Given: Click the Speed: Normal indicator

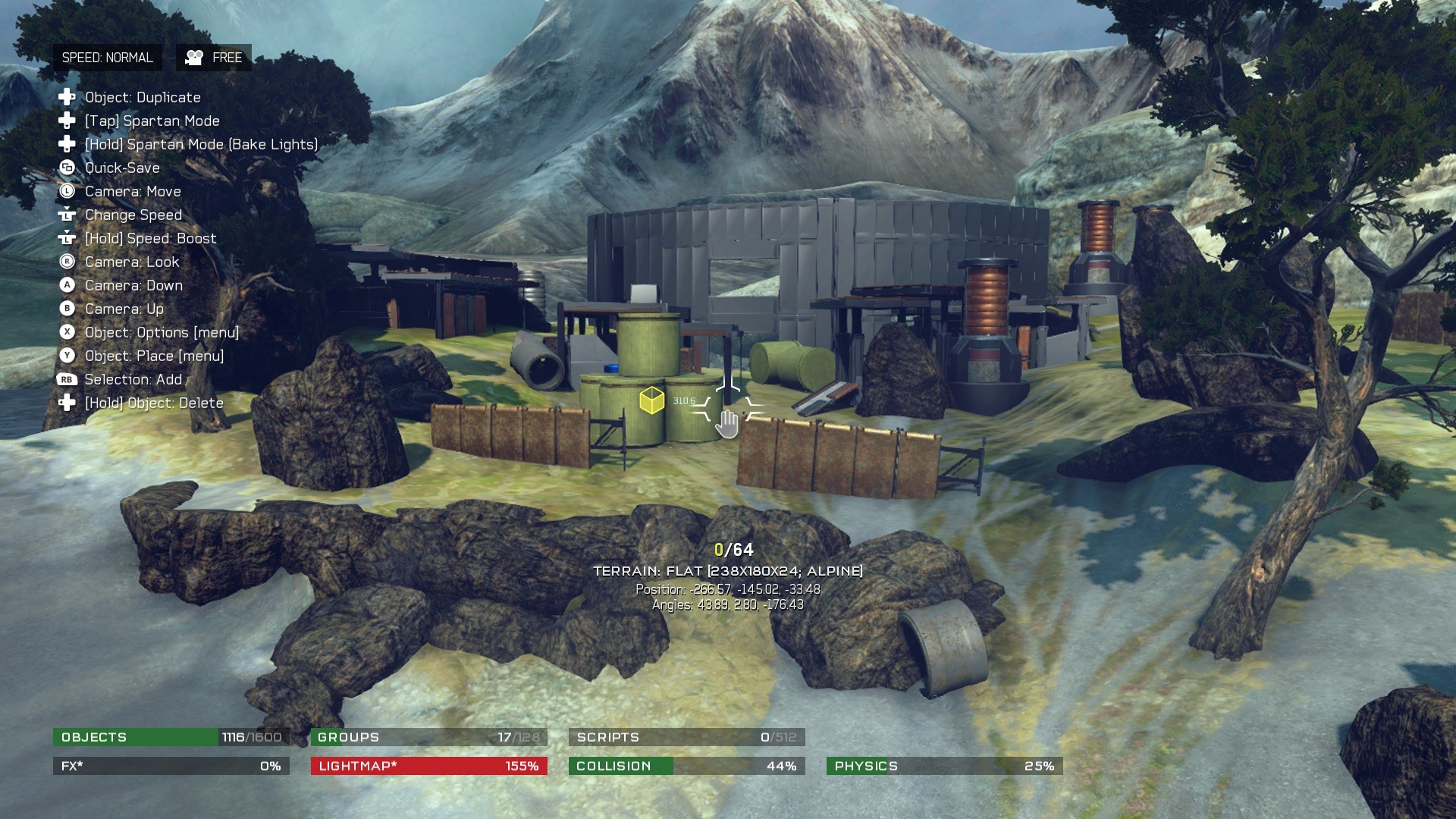Looking at the screenshot, I should pyautogui.click(x=107, y=58).
